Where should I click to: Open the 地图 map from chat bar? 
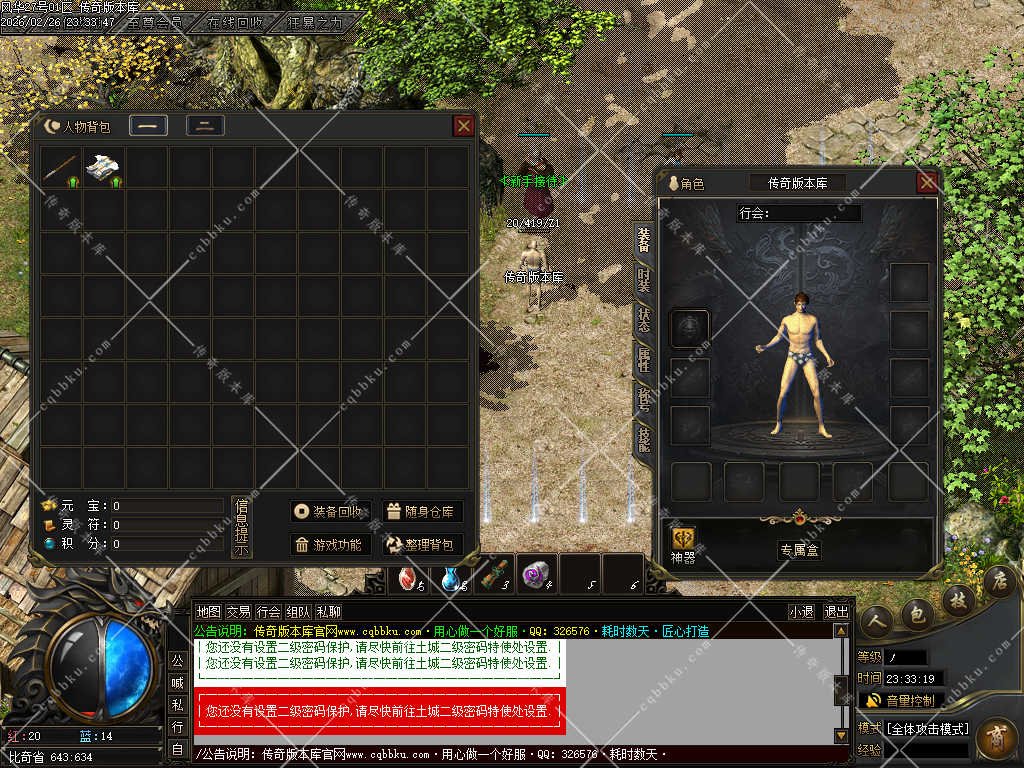tap(208, 612)
